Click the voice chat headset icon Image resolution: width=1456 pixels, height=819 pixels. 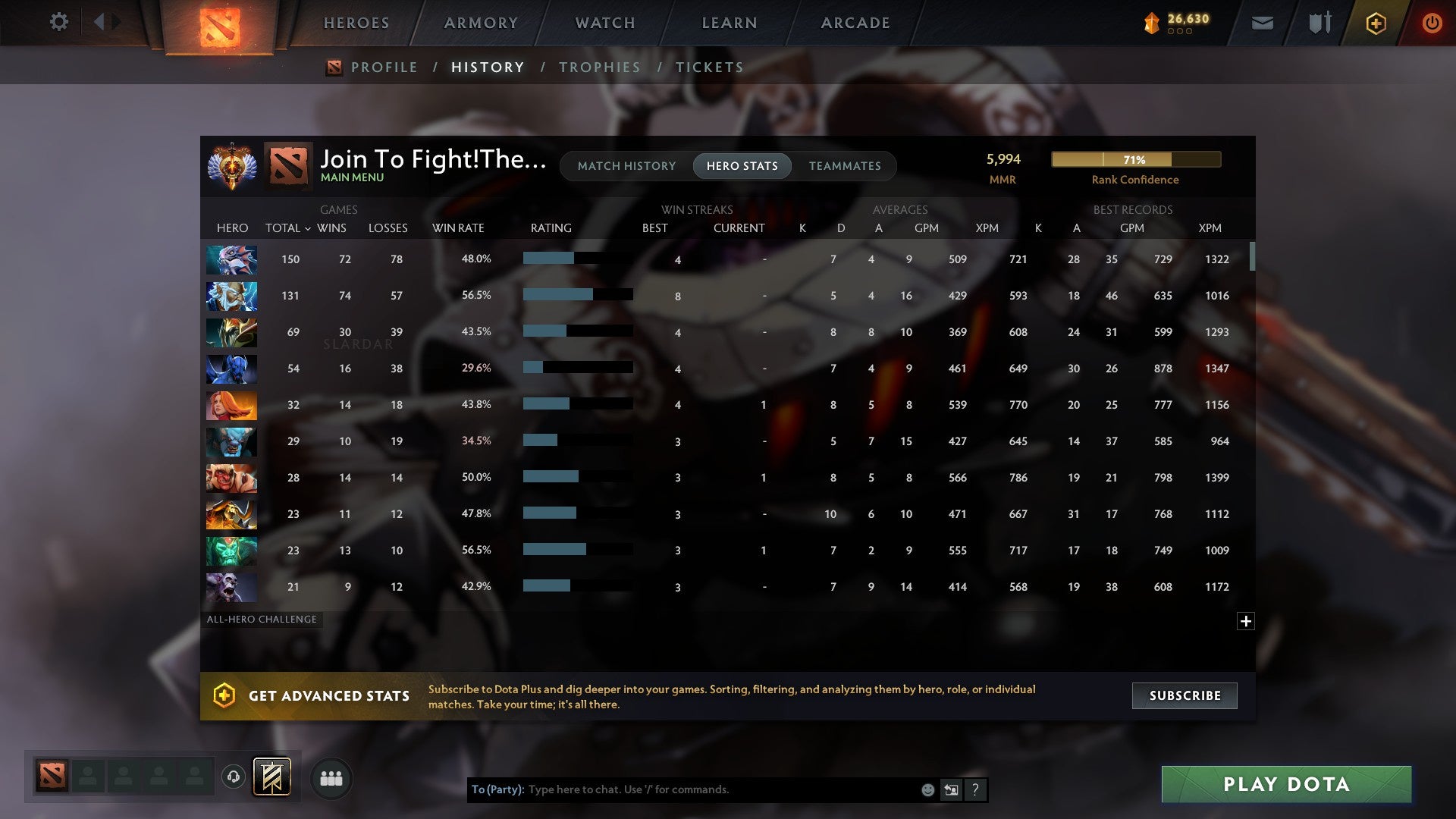coord(233,778)
